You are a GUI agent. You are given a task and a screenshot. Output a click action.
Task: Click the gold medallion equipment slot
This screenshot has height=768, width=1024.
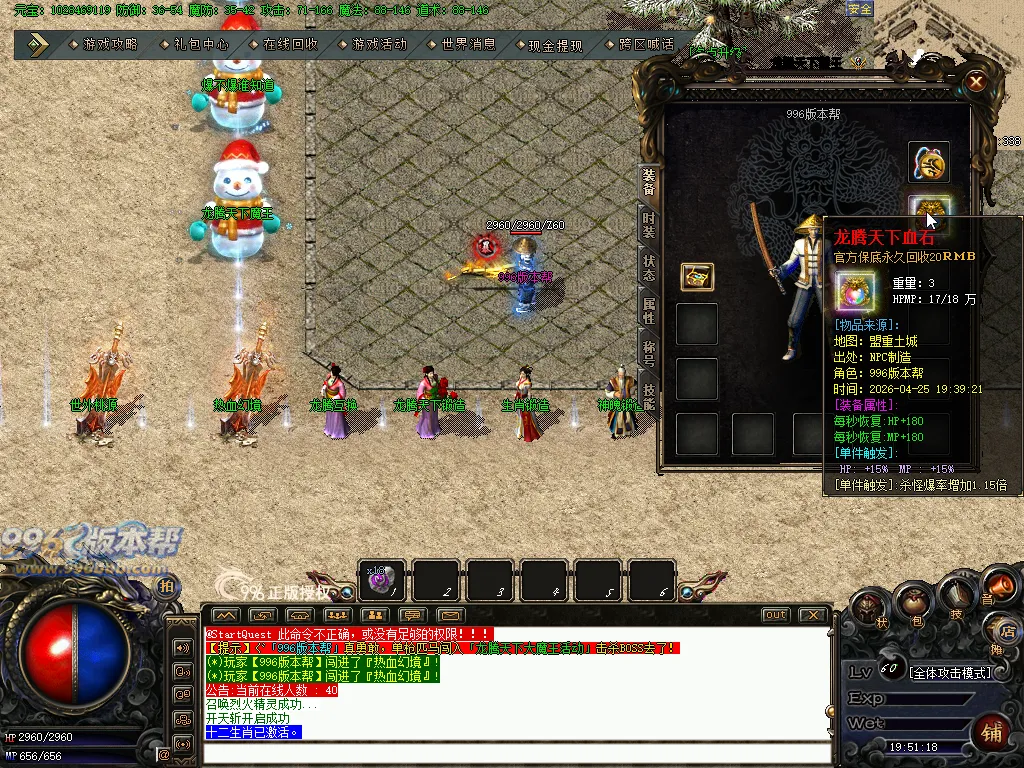pyautogui.click(x=929, y=163)
